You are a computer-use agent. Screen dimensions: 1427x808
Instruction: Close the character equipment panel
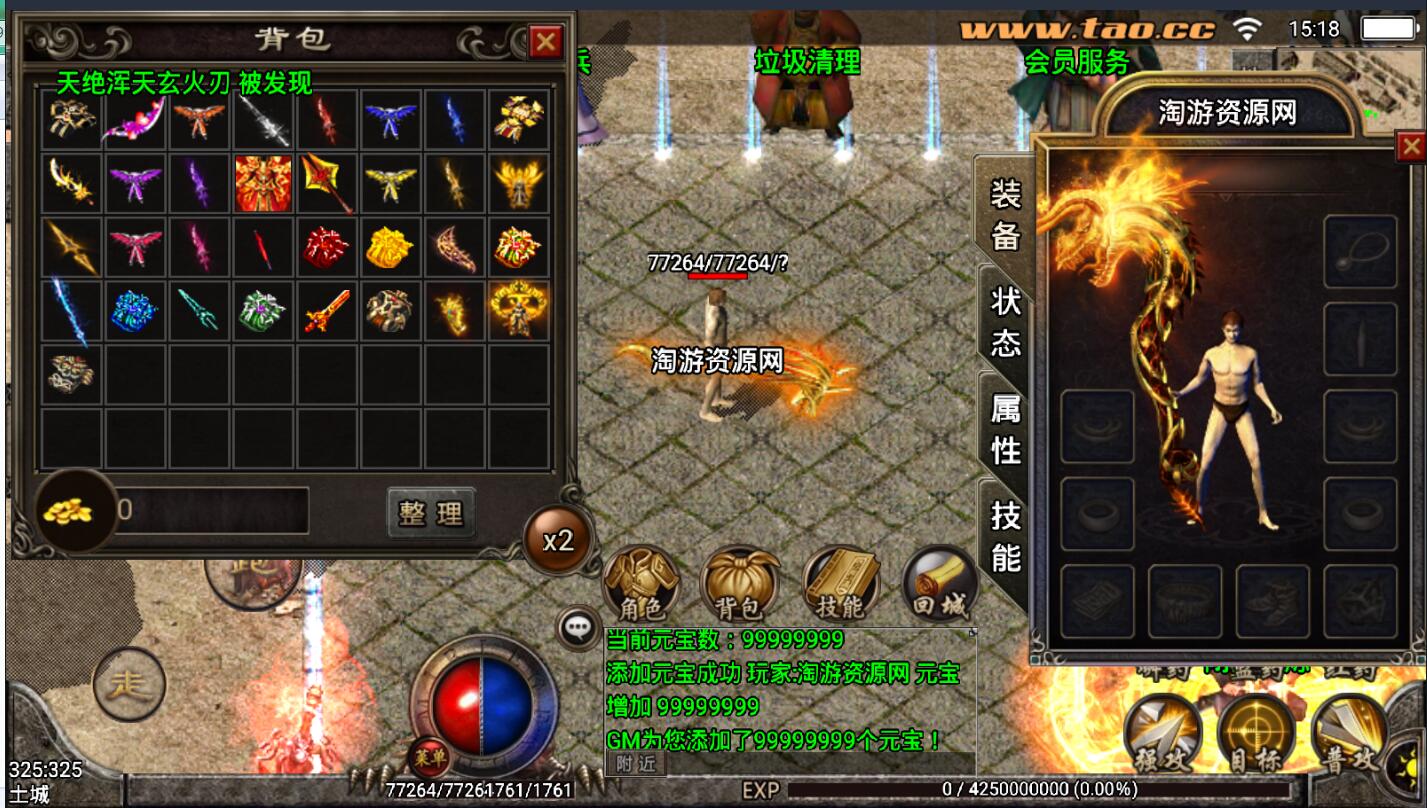coord(1410,148)
